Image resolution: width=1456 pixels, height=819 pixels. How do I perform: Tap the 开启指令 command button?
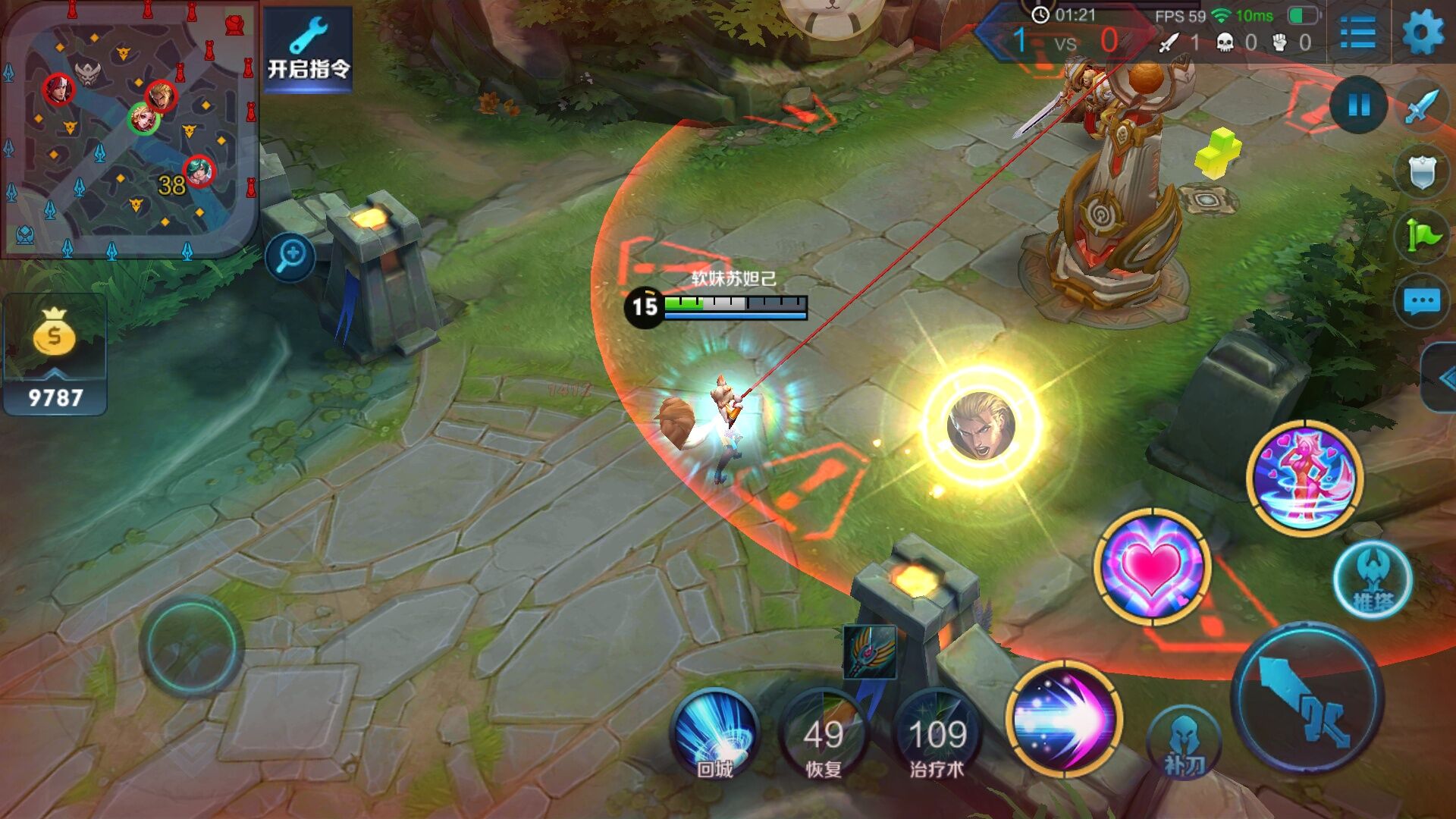pyautogui.click(x=308, y=52)
